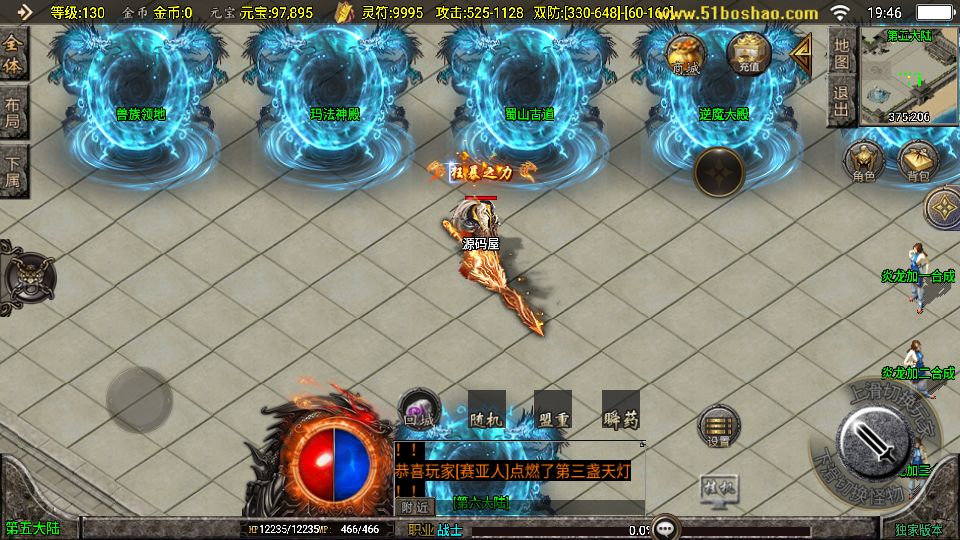The width and height of the screenshot is (960, 540).
Task: Select the 下属 subordinates tab
Action: pyautogui.click(x=13, y=172)
